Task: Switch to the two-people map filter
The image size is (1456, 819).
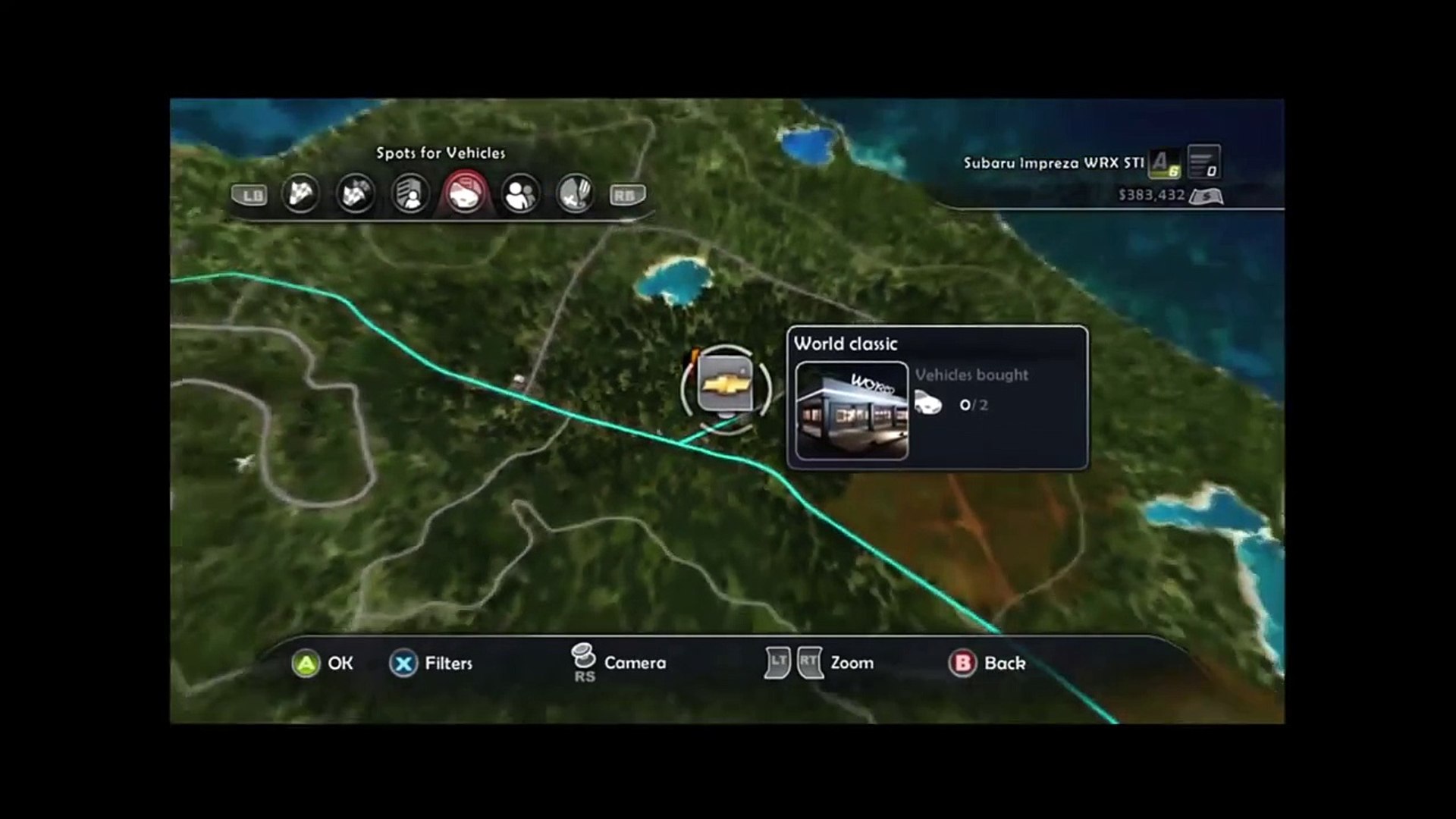Action: click(520, 194)
